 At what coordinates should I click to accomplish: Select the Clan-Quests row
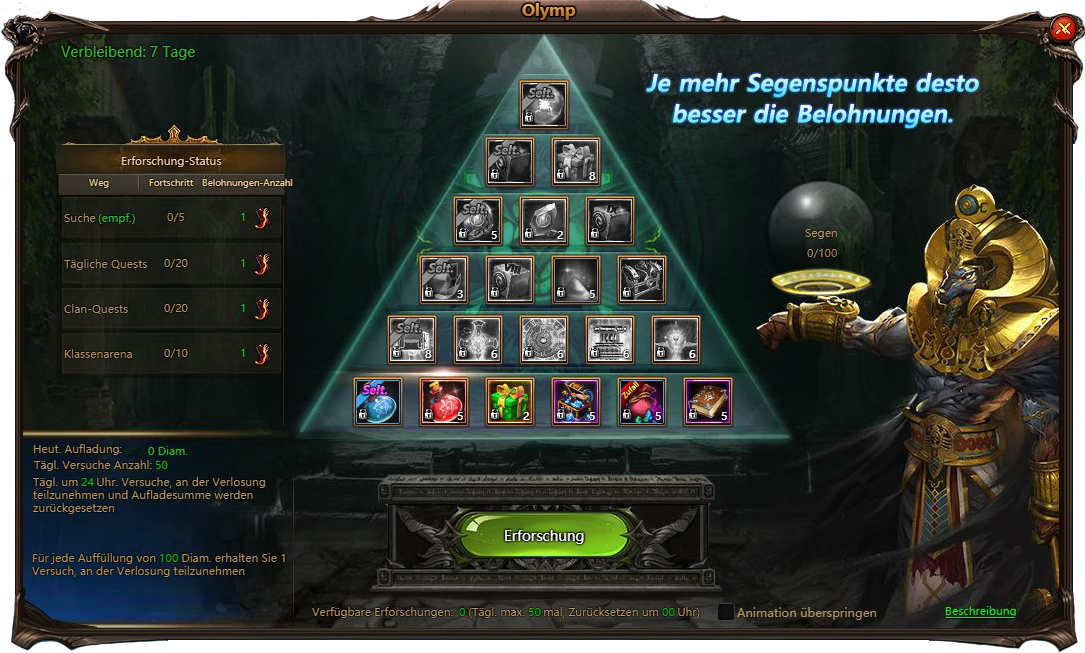171,309
